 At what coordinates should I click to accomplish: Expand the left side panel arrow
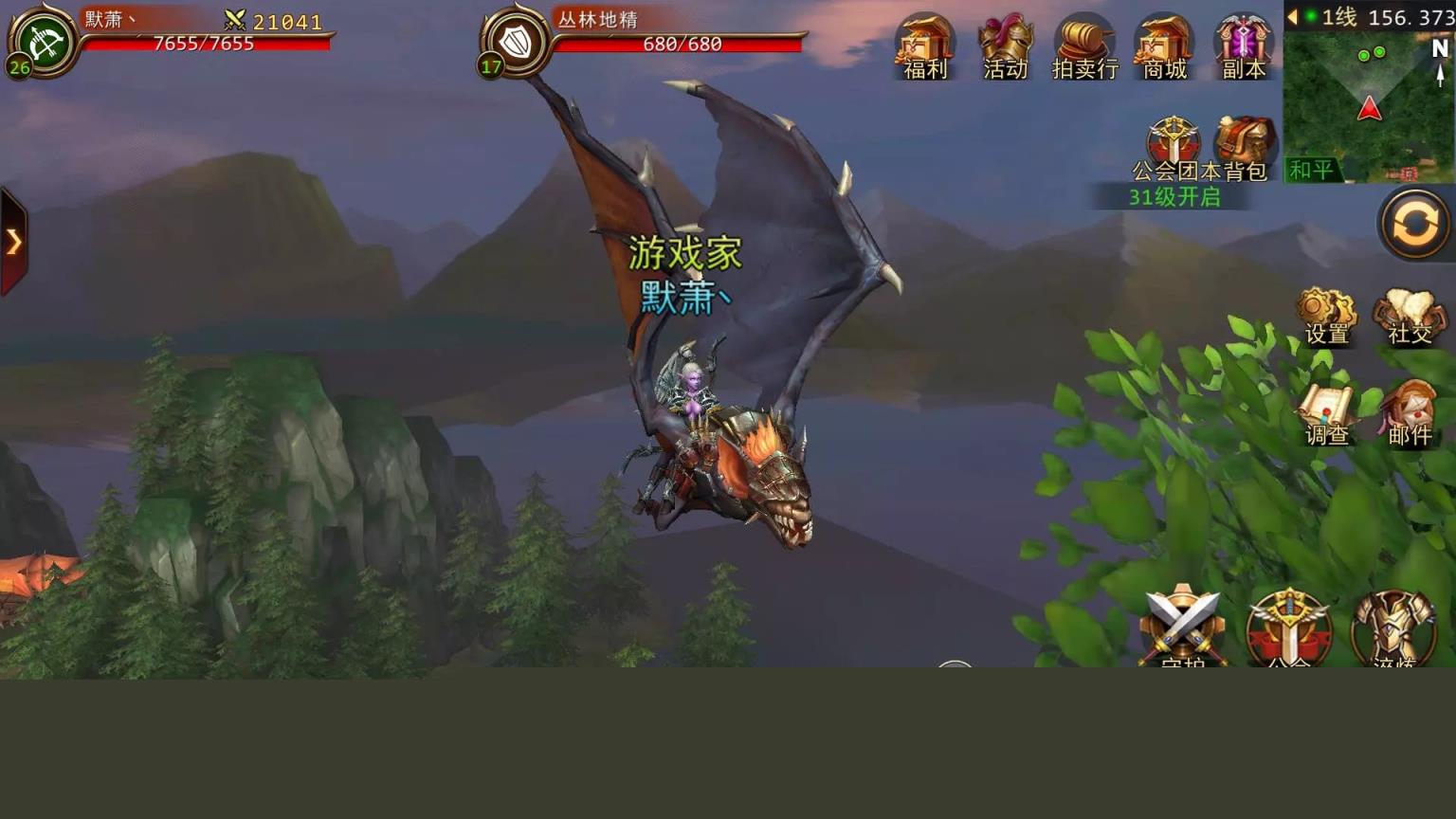click(x=14, y=242)
